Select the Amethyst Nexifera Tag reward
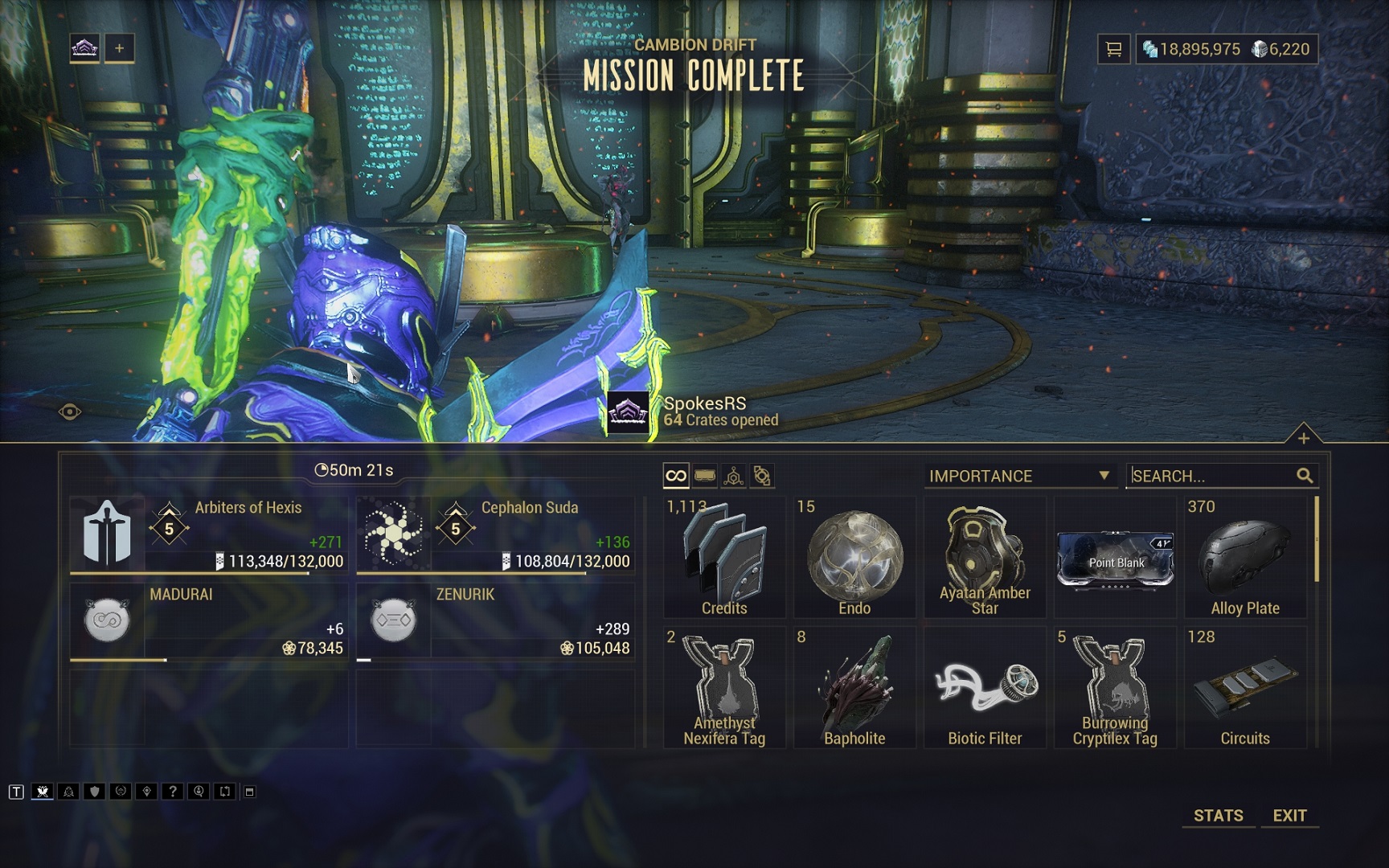The height and width of the screenshot is (868, 1389). click(724, 689)
